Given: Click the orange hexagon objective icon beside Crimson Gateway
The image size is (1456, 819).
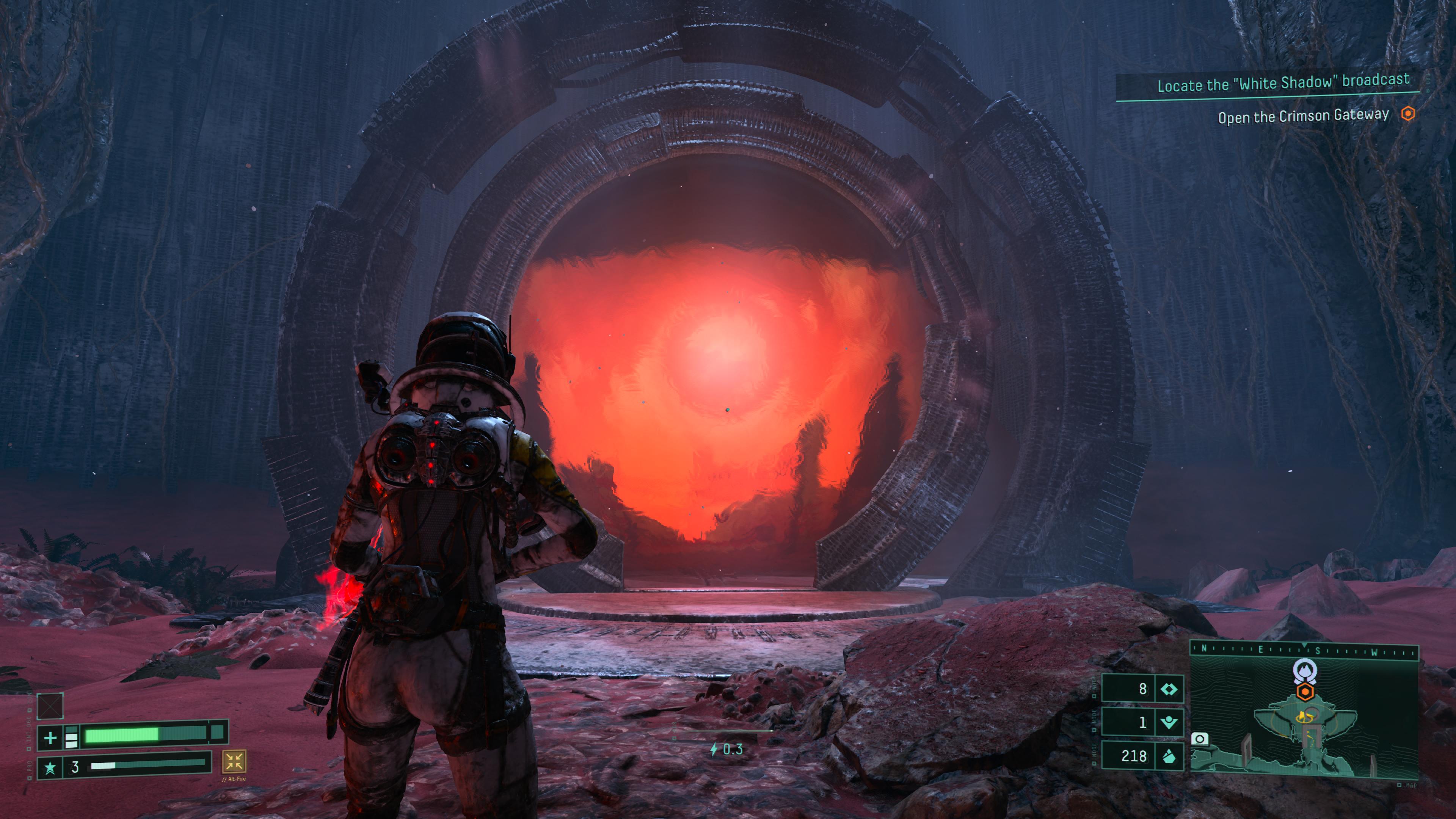Looking at the screenshot, I should pos(1407,114).
